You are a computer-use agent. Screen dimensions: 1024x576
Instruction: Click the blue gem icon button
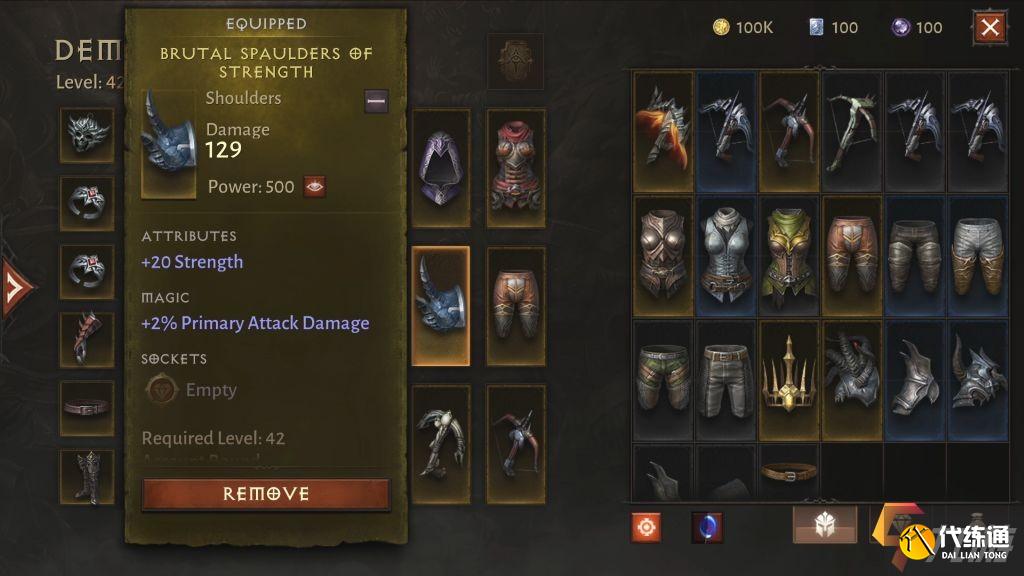707,526
